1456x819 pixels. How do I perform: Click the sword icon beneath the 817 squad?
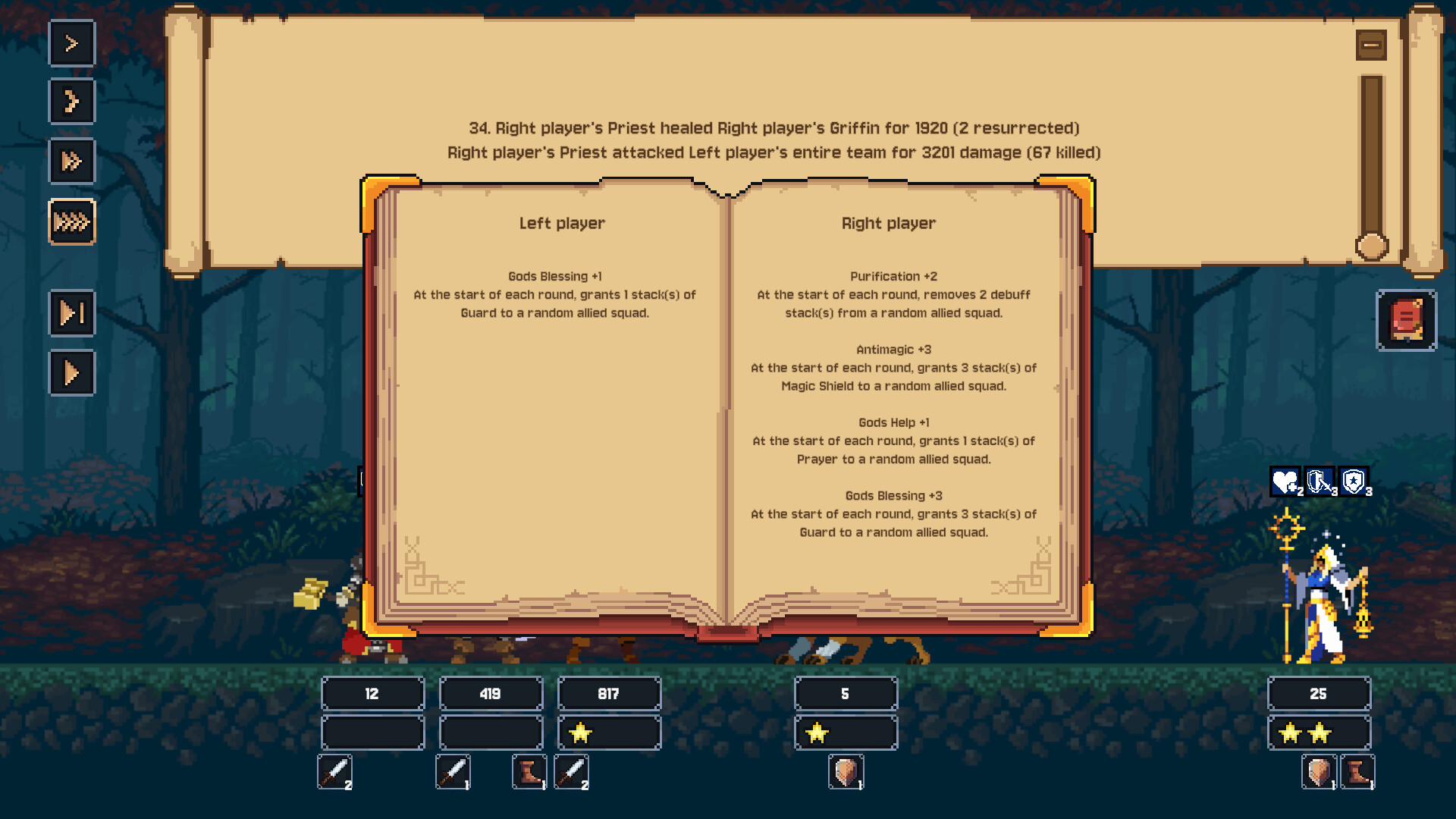[x=571, y=772]
